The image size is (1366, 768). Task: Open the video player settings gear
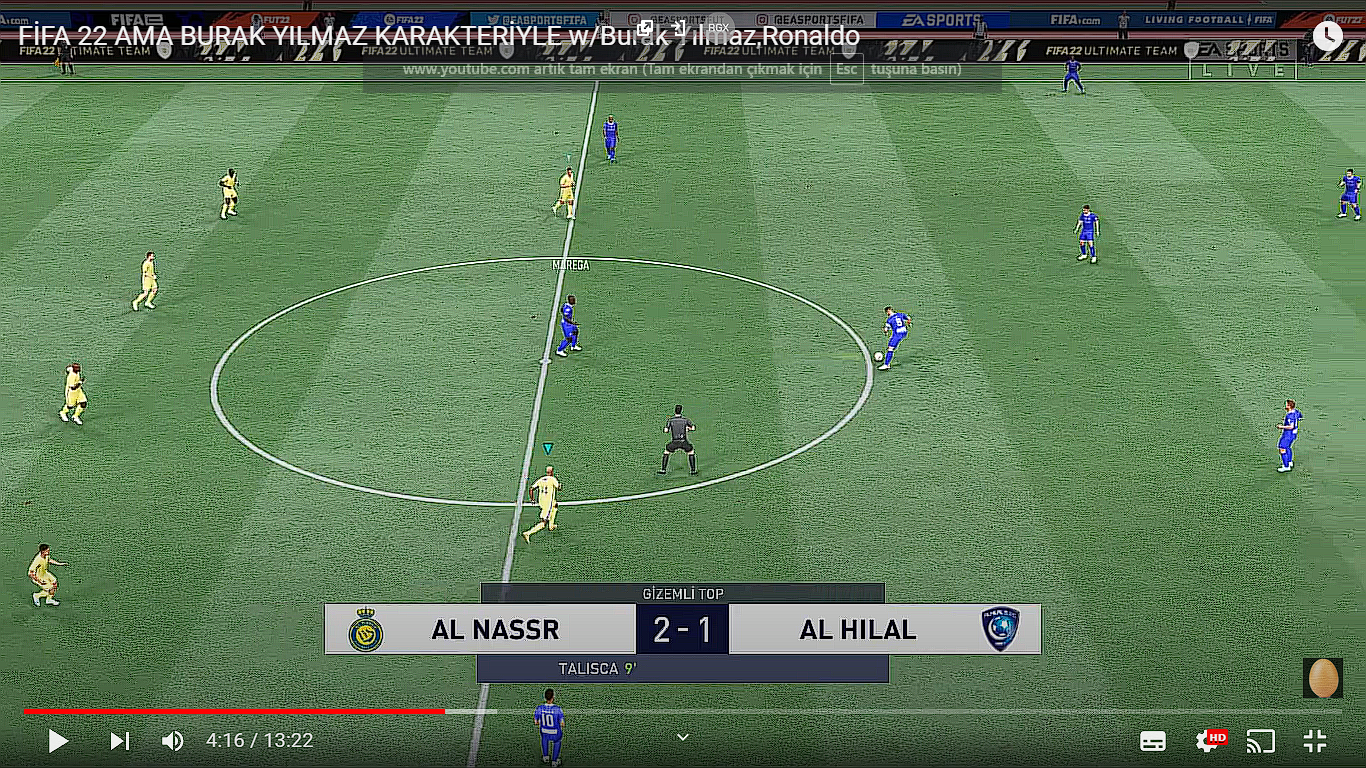pos(1208,741)
